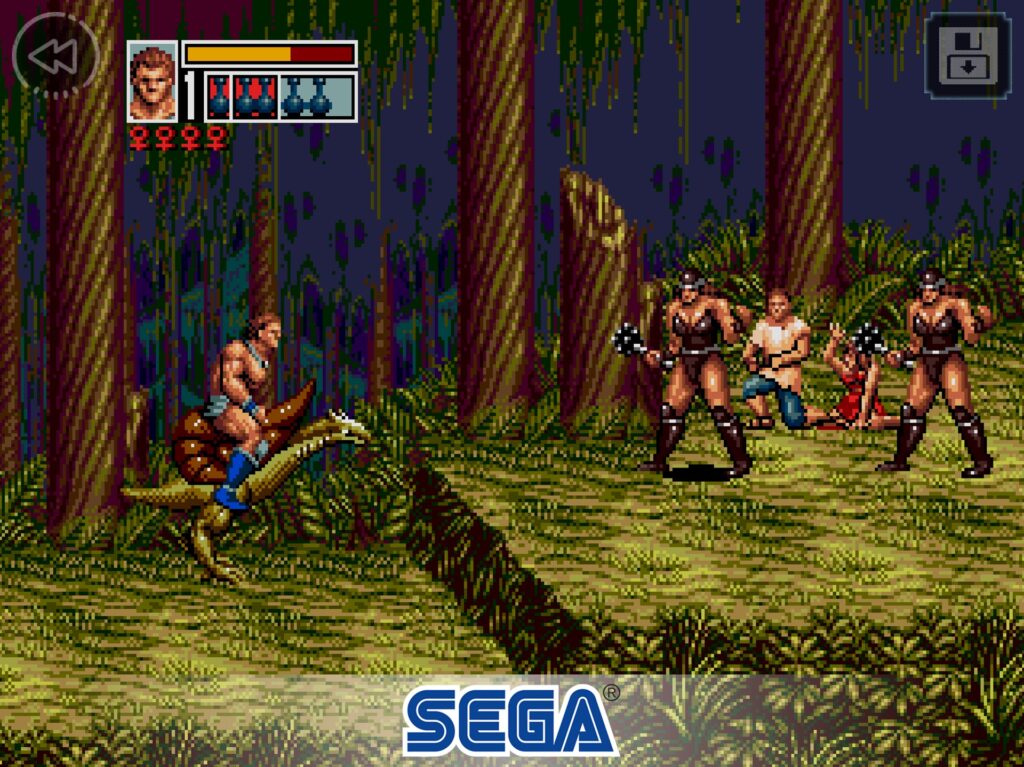
Task: Open the save state floppy disk icon
Action: [965, 56]
